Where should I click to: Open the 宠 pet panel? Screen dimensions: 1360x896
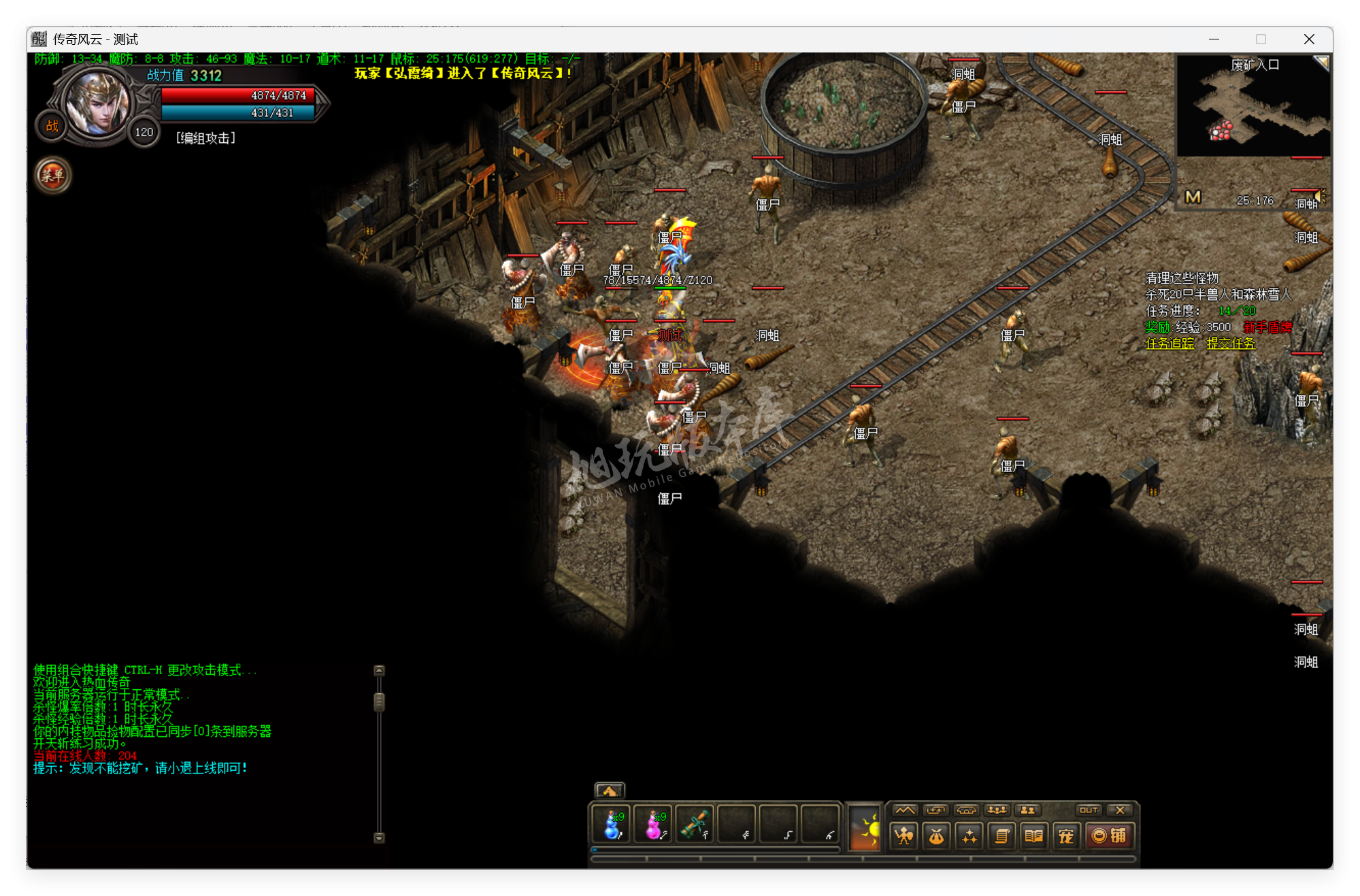click(1066, 835)
